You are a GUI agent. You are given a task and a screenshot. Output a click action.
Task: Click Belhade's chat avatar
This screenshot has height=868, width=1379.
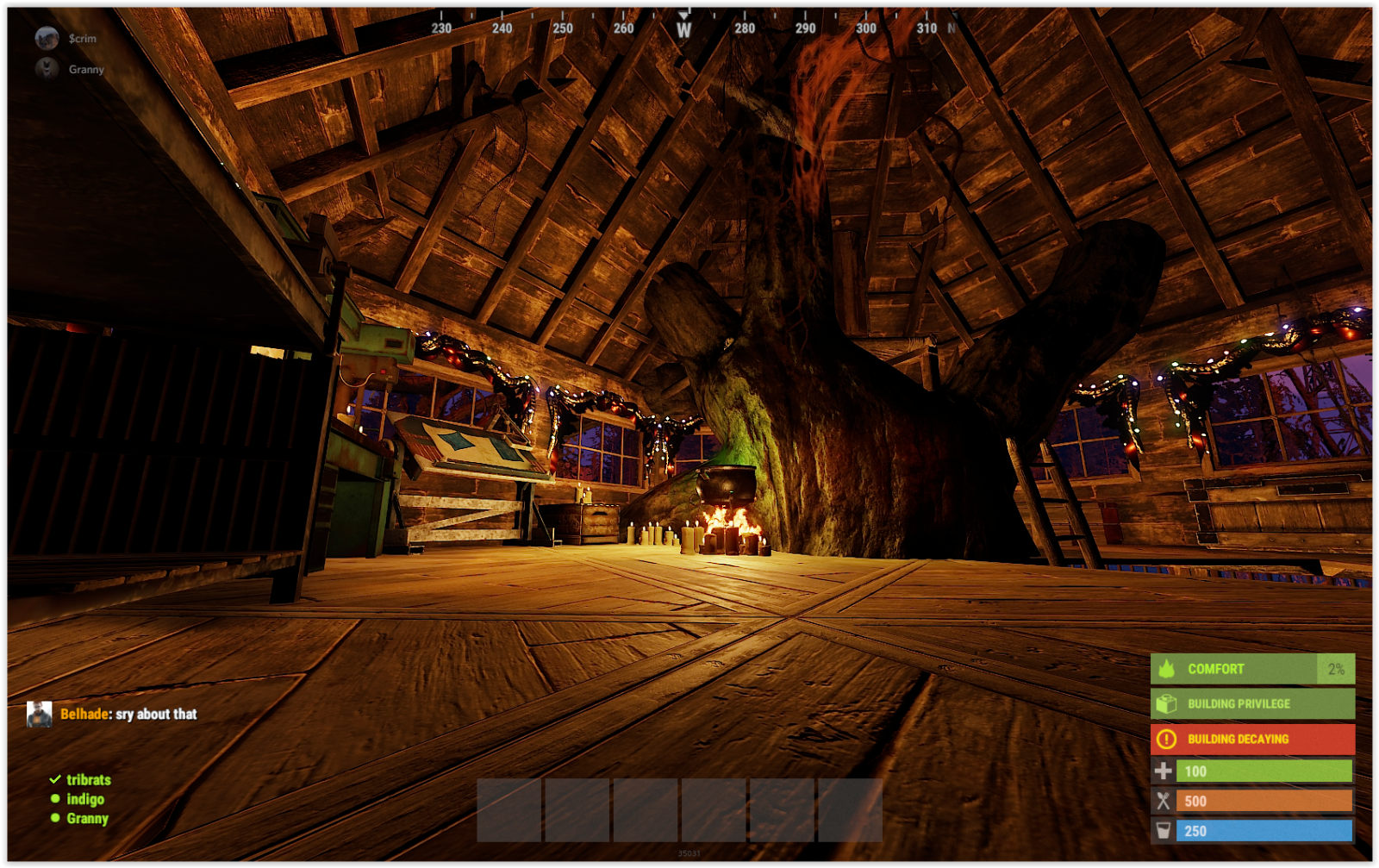pyautogui.click(x=40, y=714)
